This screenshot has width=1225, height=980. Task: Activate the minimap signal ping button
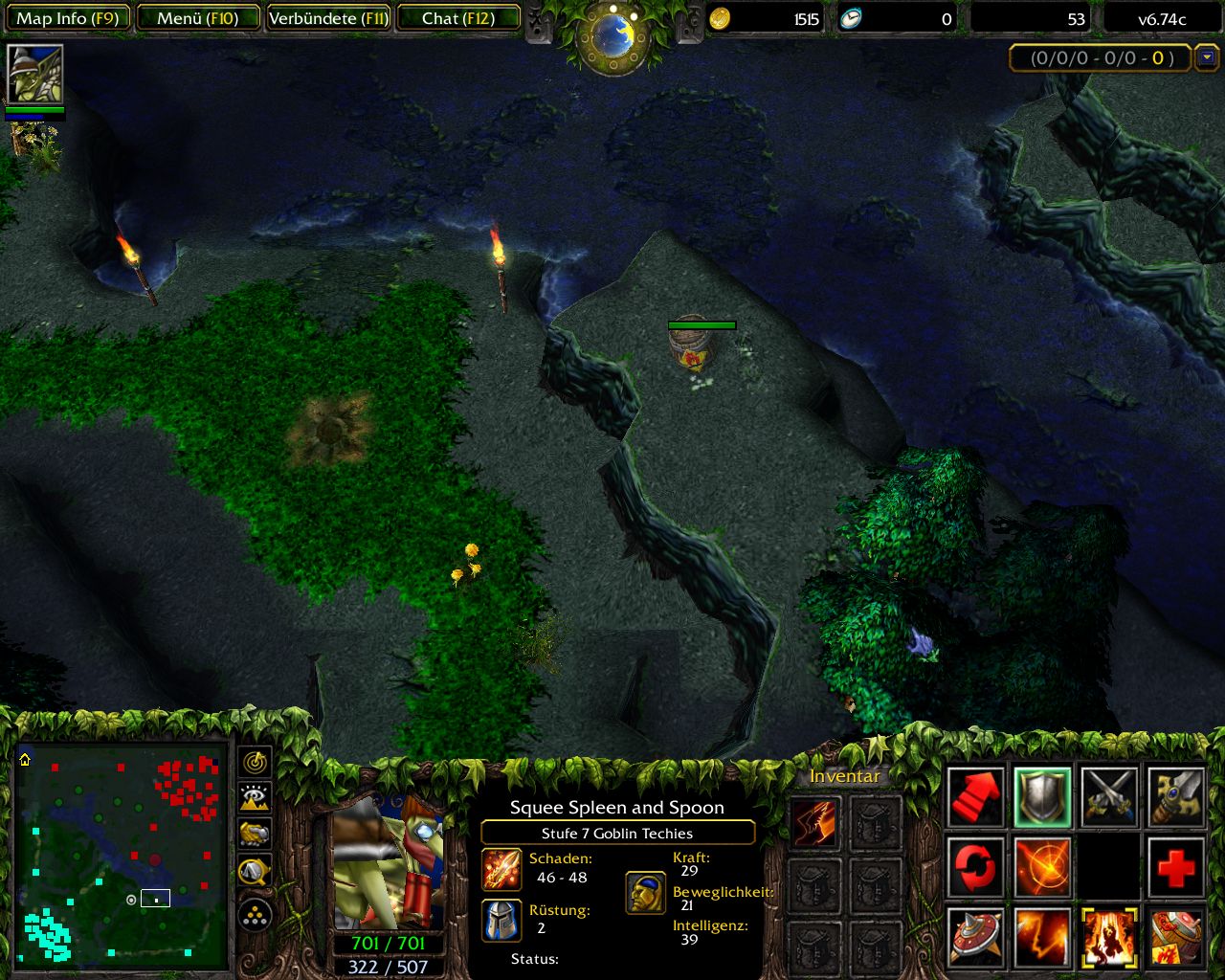tap(255, 762)
